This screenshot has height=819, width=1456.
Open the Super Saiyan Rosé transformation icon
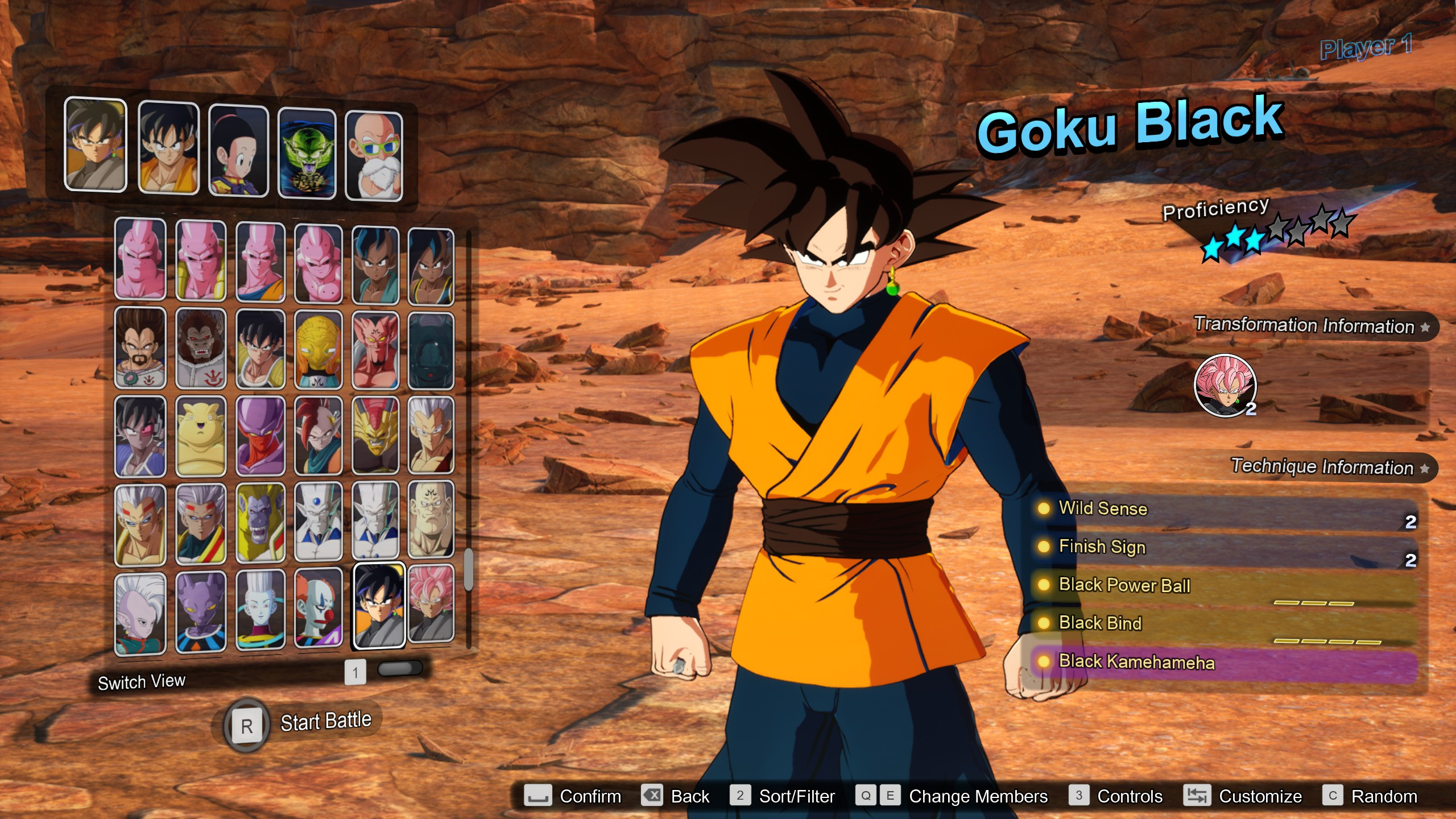point(1224,385)
